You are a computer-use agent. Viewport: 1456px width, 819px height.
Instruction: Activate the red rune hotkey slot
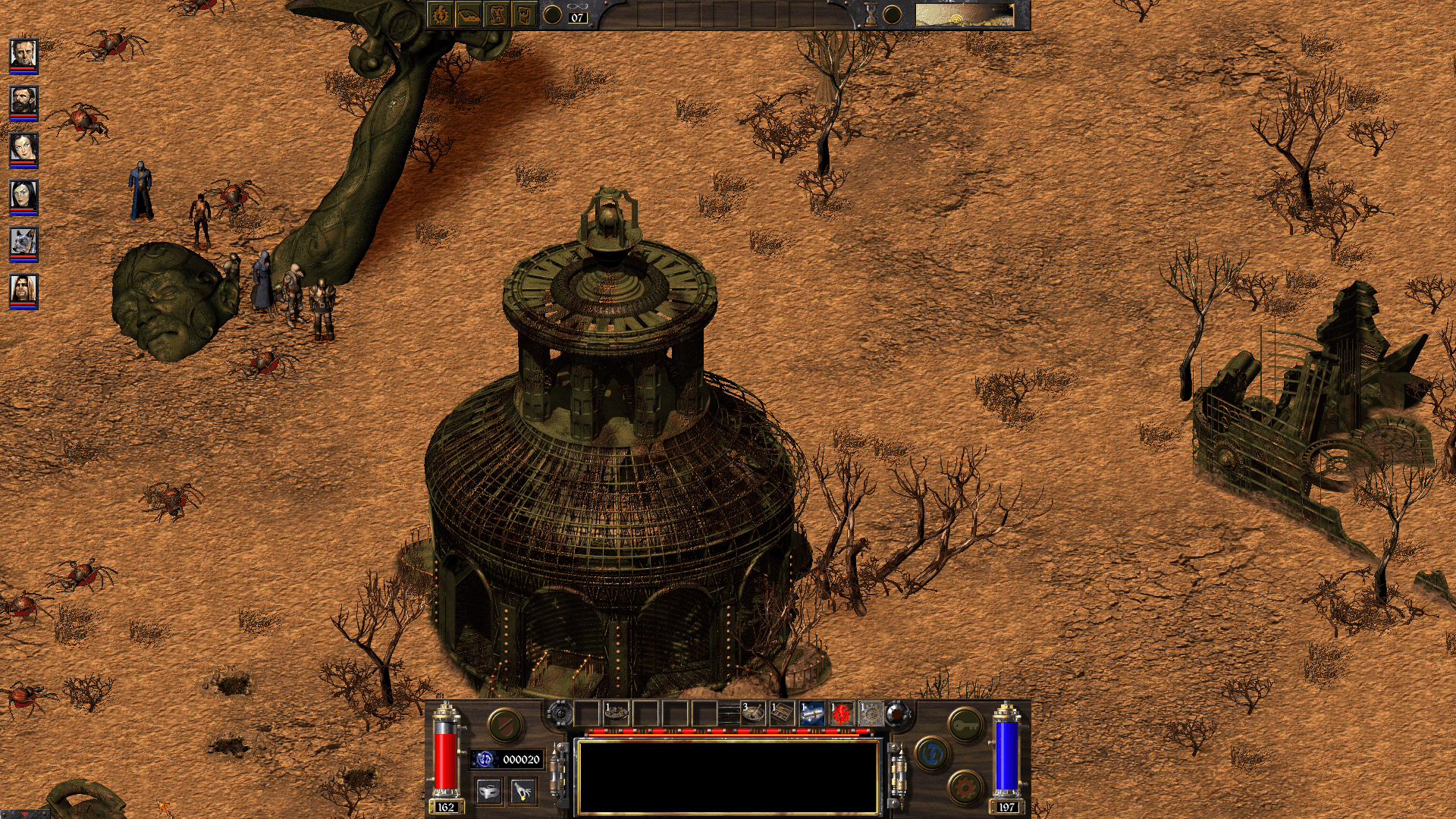pos(843,712)
